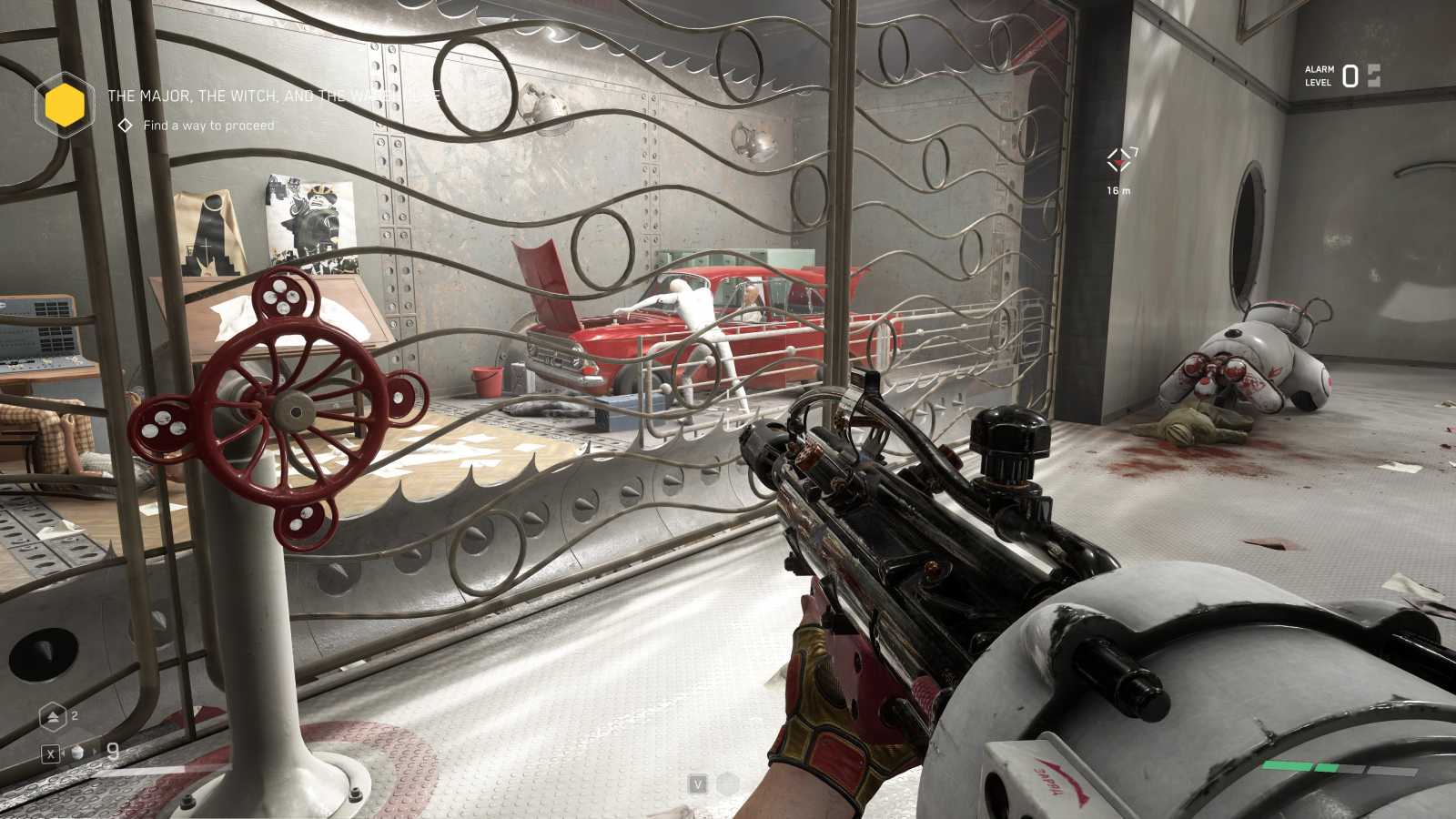Click the objective waypoint marker showing 16 m
This screenshot has height=819, width=1456.
pos(1120,161)
